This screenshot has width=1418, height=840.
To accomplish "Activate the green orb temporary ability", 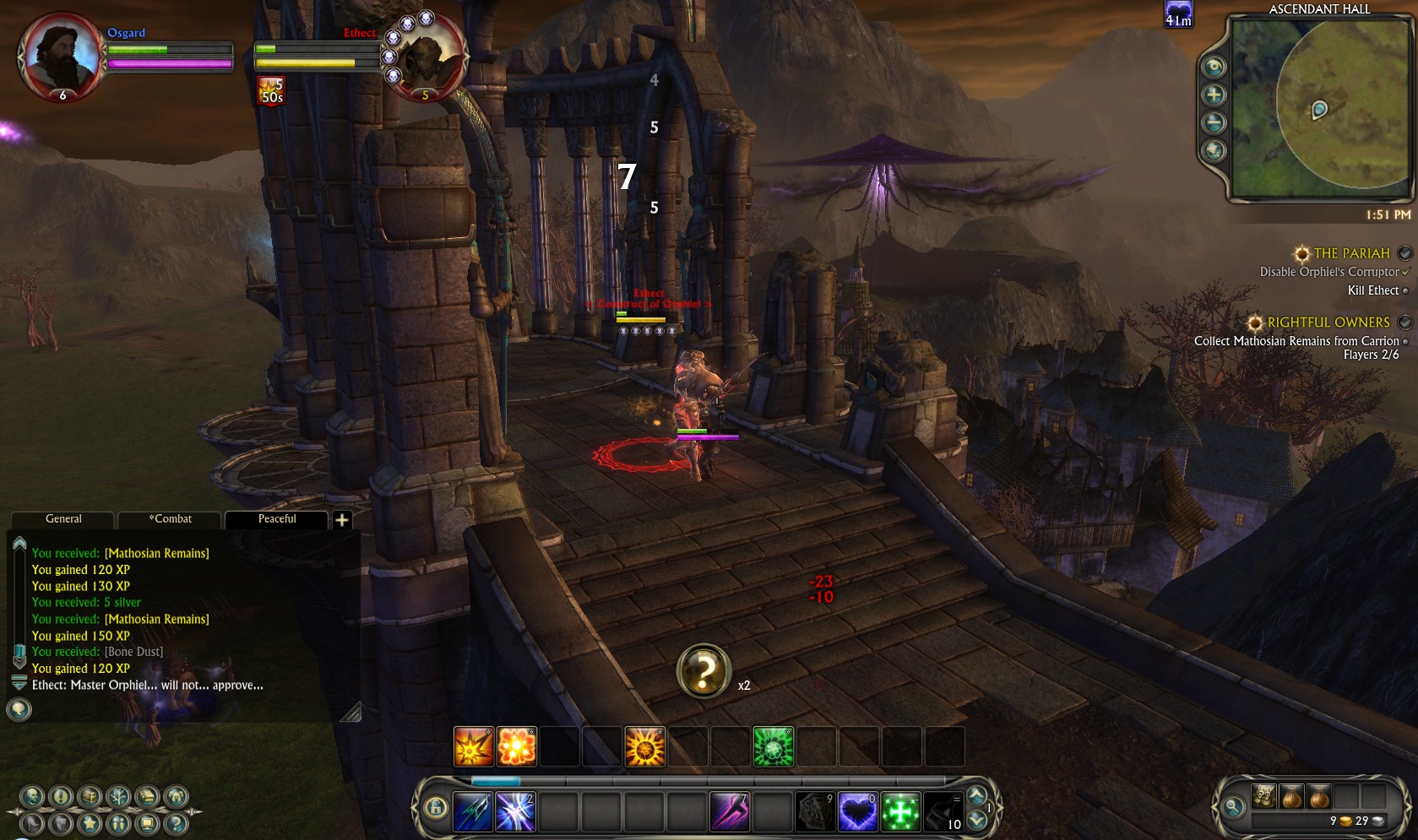I will pos(773,747).
